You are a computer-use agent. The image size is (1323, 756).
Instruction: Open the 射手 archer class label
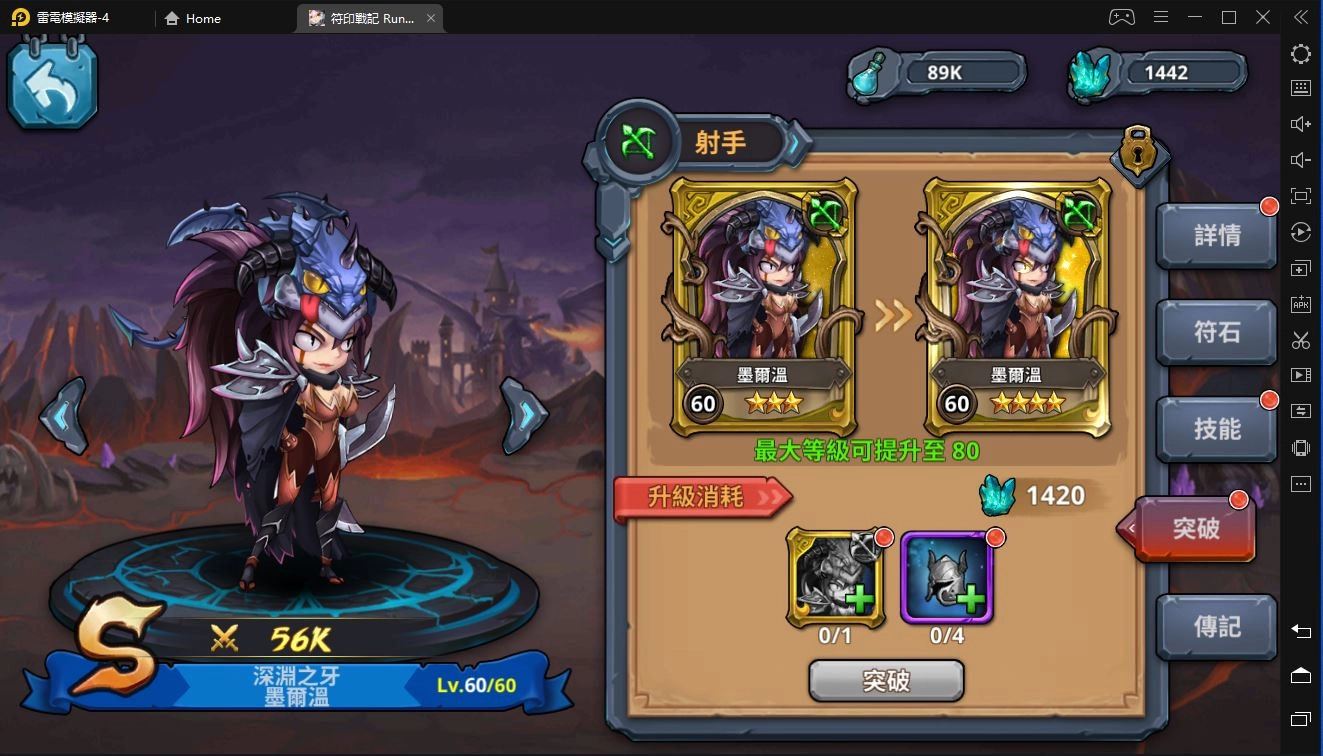[720, 143]
